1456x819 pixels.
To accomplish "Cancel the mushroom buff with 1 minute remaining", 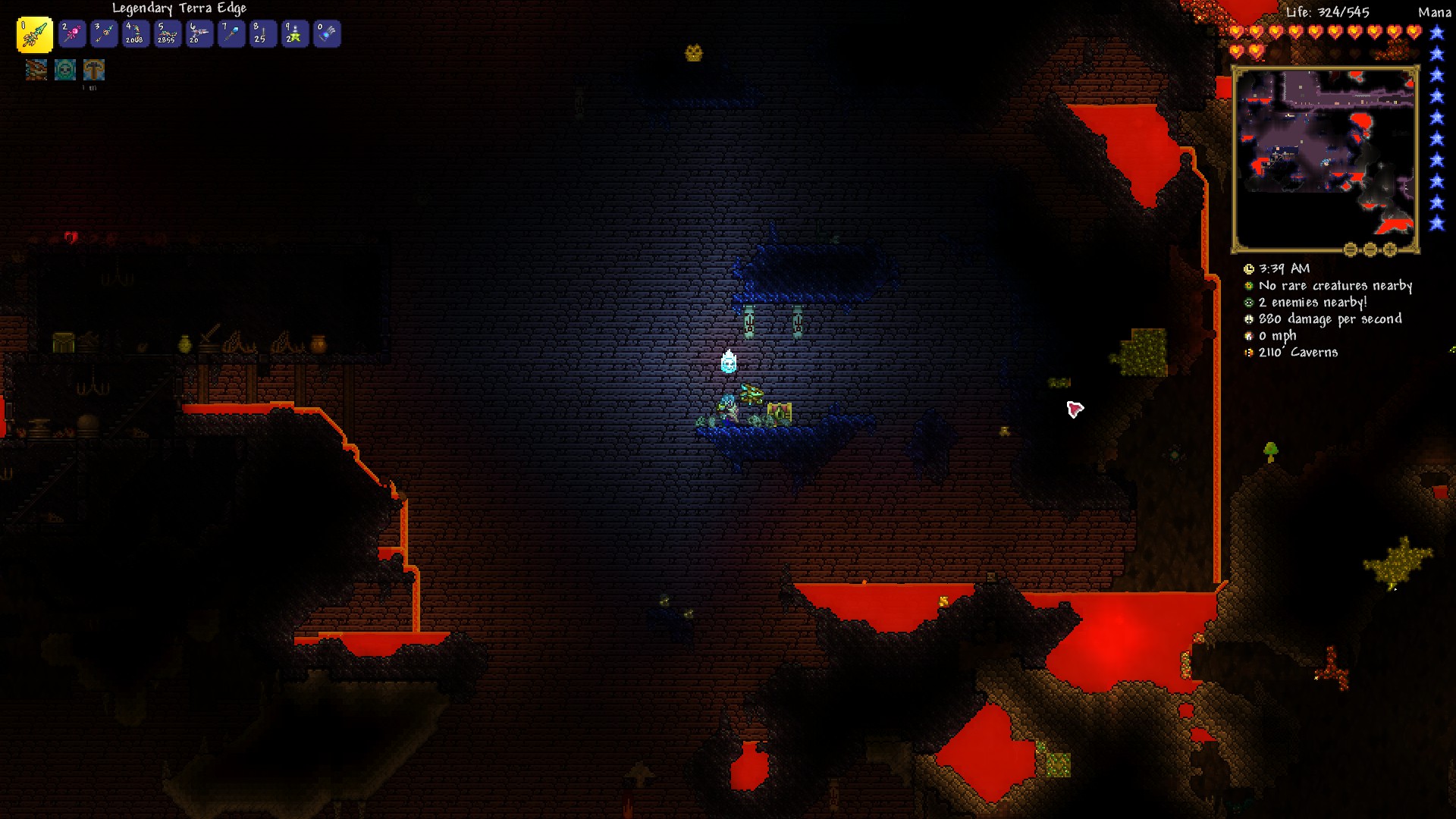I will coord(93,70).
